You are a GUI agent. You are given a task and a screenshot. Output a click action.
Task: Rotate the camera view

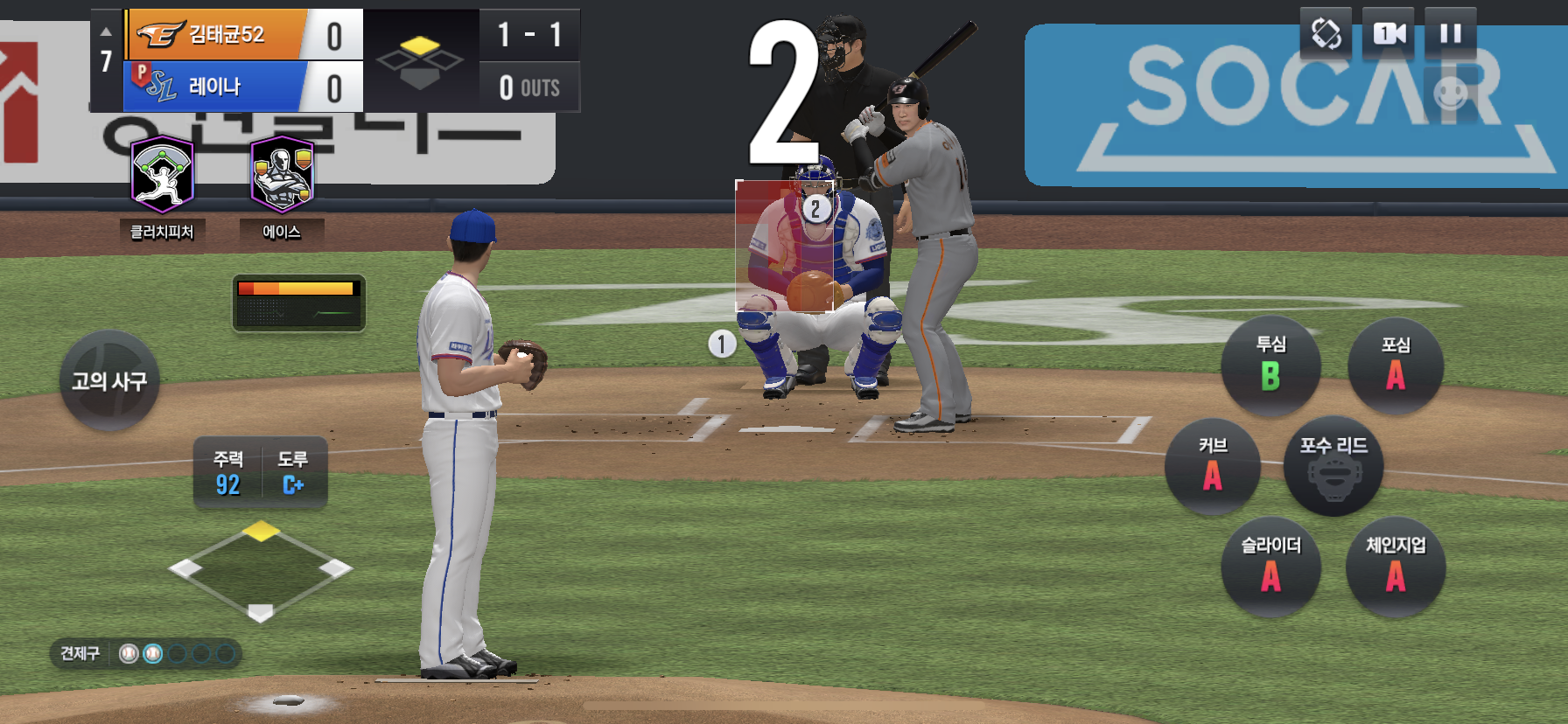point(1326,34)
